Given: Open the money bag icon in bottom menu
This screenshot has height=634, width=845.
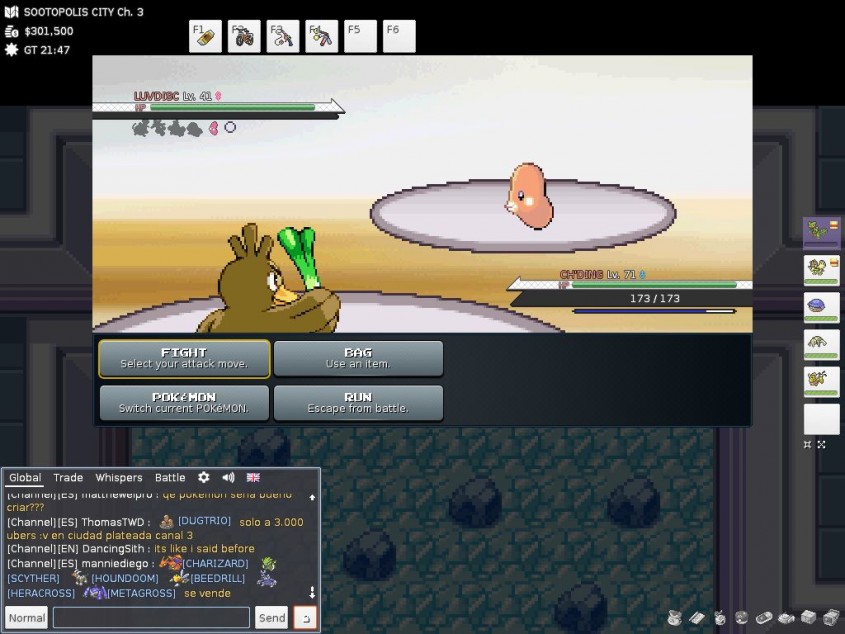Looking at the screenshot, I should point(675,618).
